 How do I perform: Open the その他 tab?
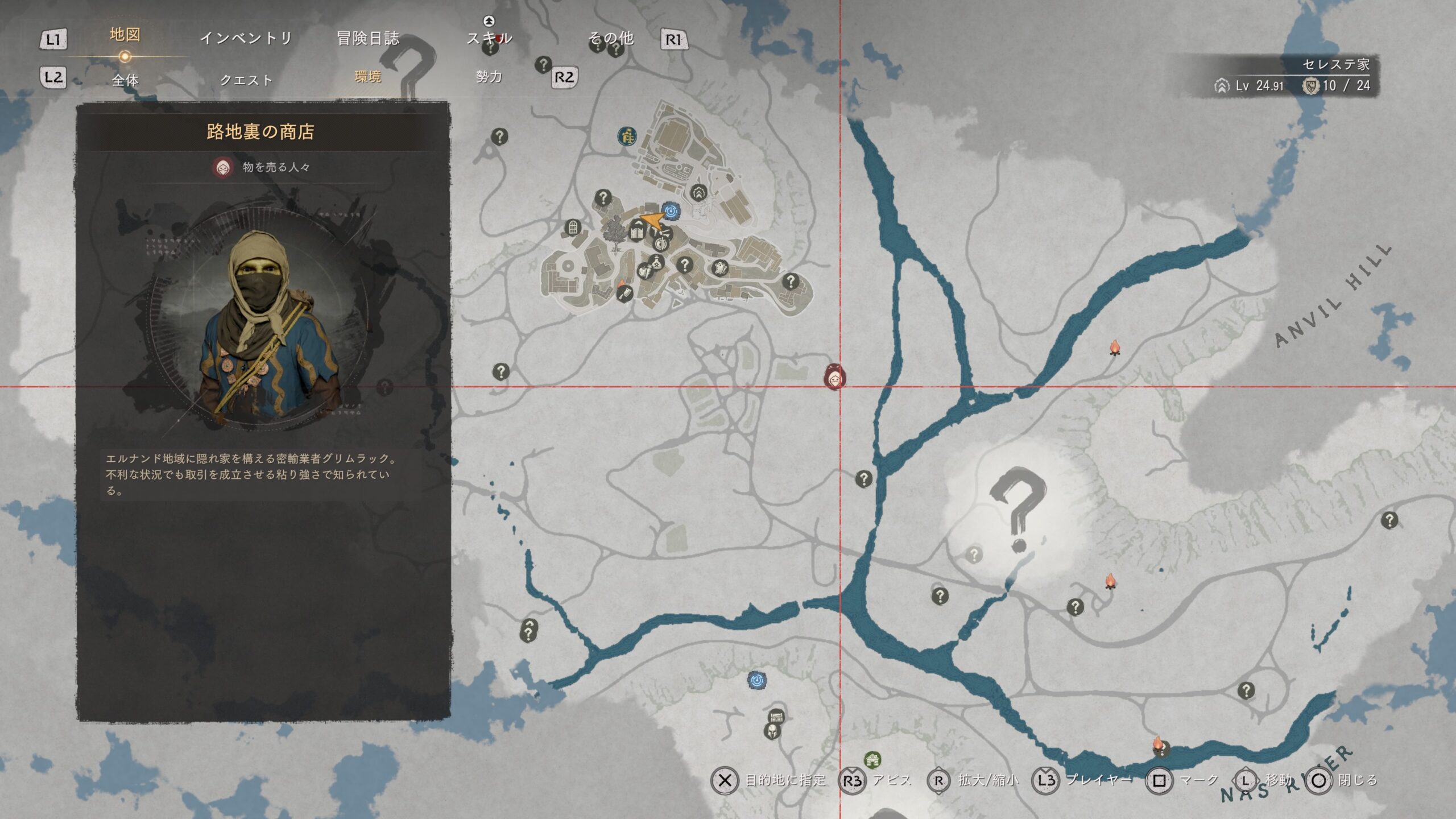(610, 38)
